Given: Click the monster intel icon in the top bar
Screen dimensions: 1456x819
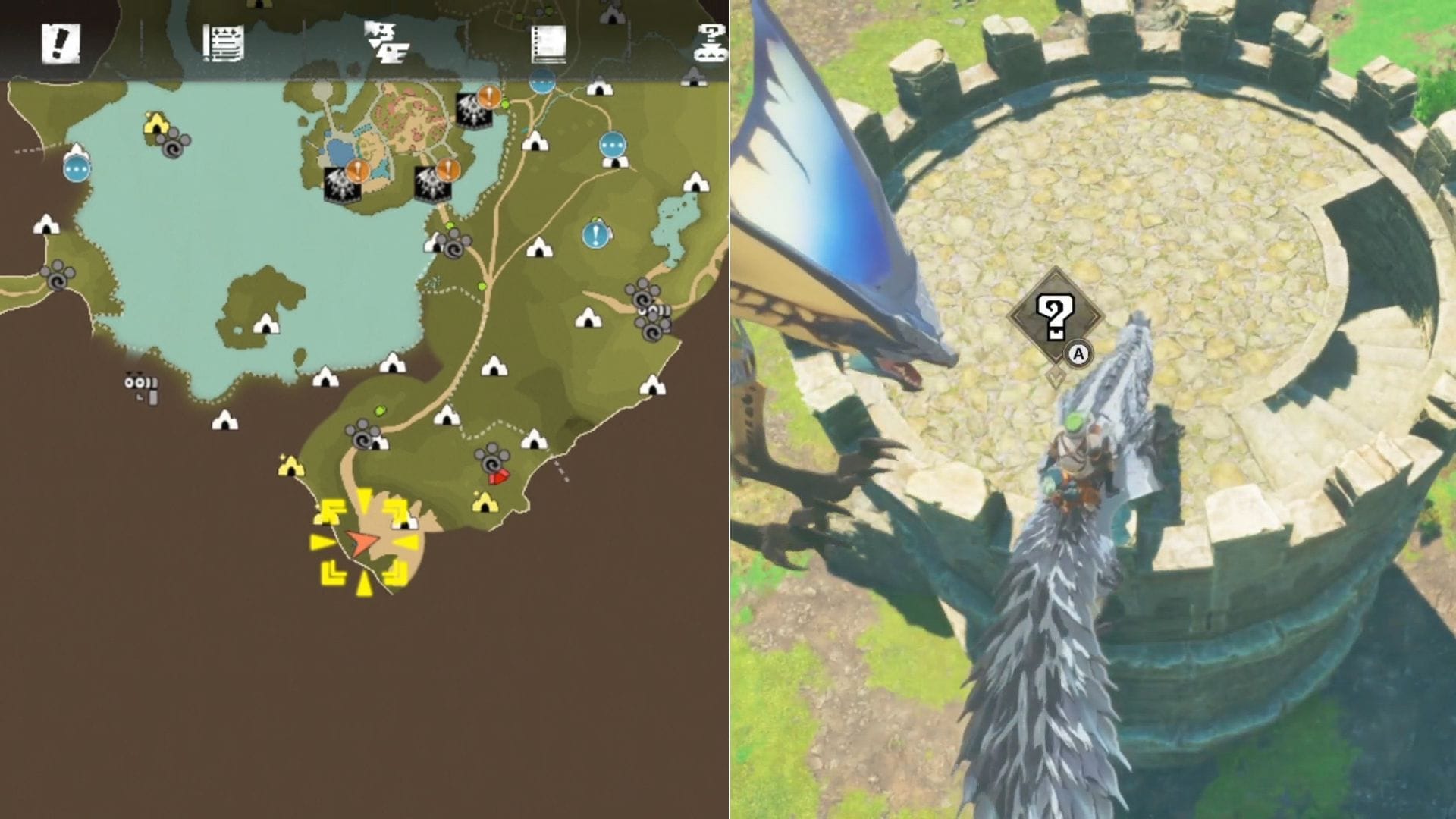Looking at the screenshot, I should click(x=387, y=42).
